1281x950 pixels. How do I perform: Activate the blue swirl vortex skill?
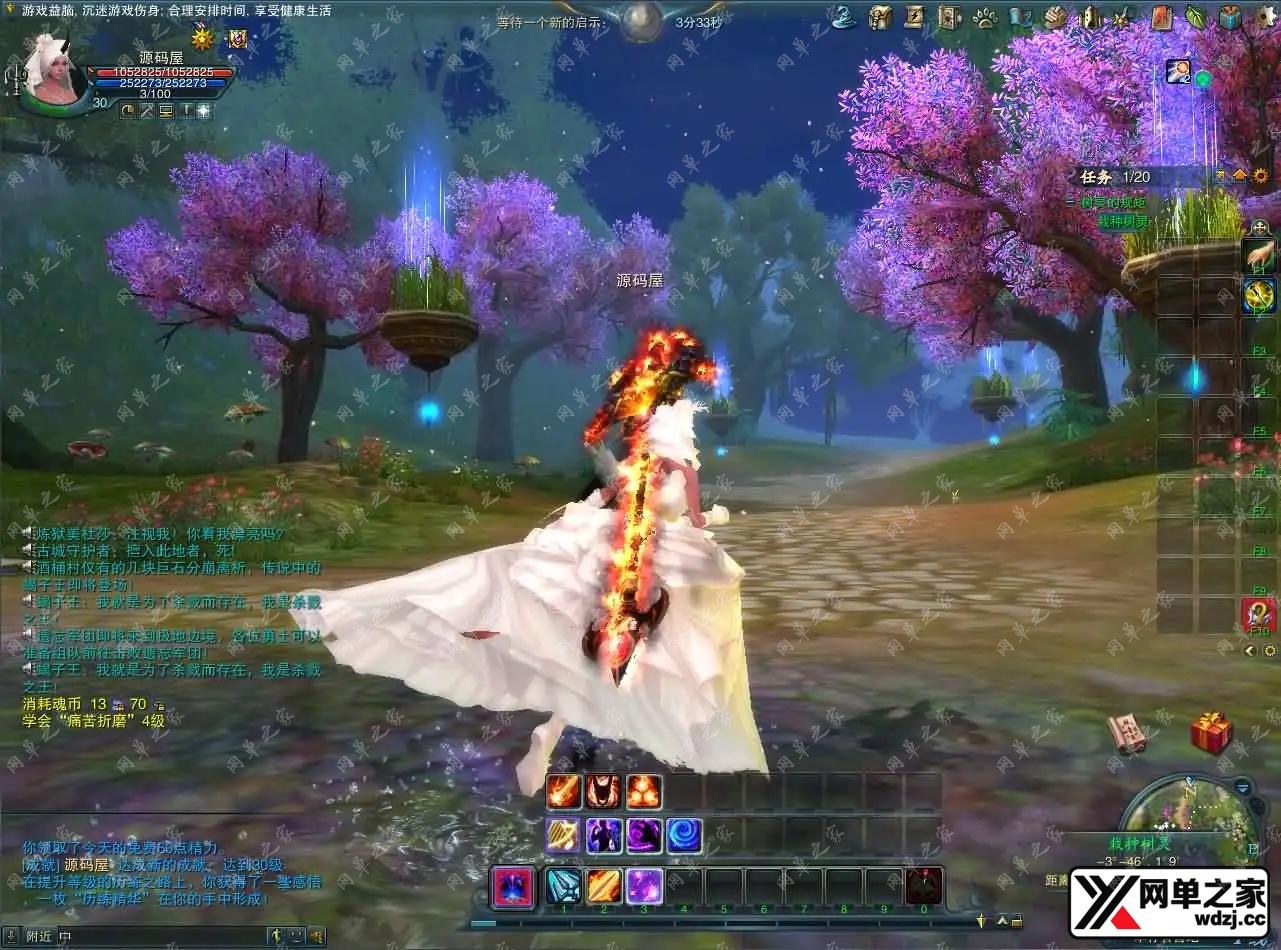(x=684, y=835)
